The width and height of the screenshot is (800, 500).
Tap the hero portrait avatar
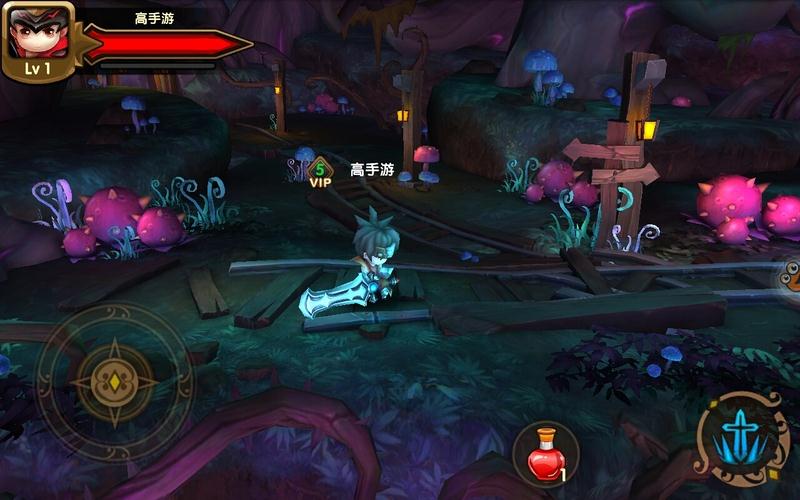tap(36, 35)
